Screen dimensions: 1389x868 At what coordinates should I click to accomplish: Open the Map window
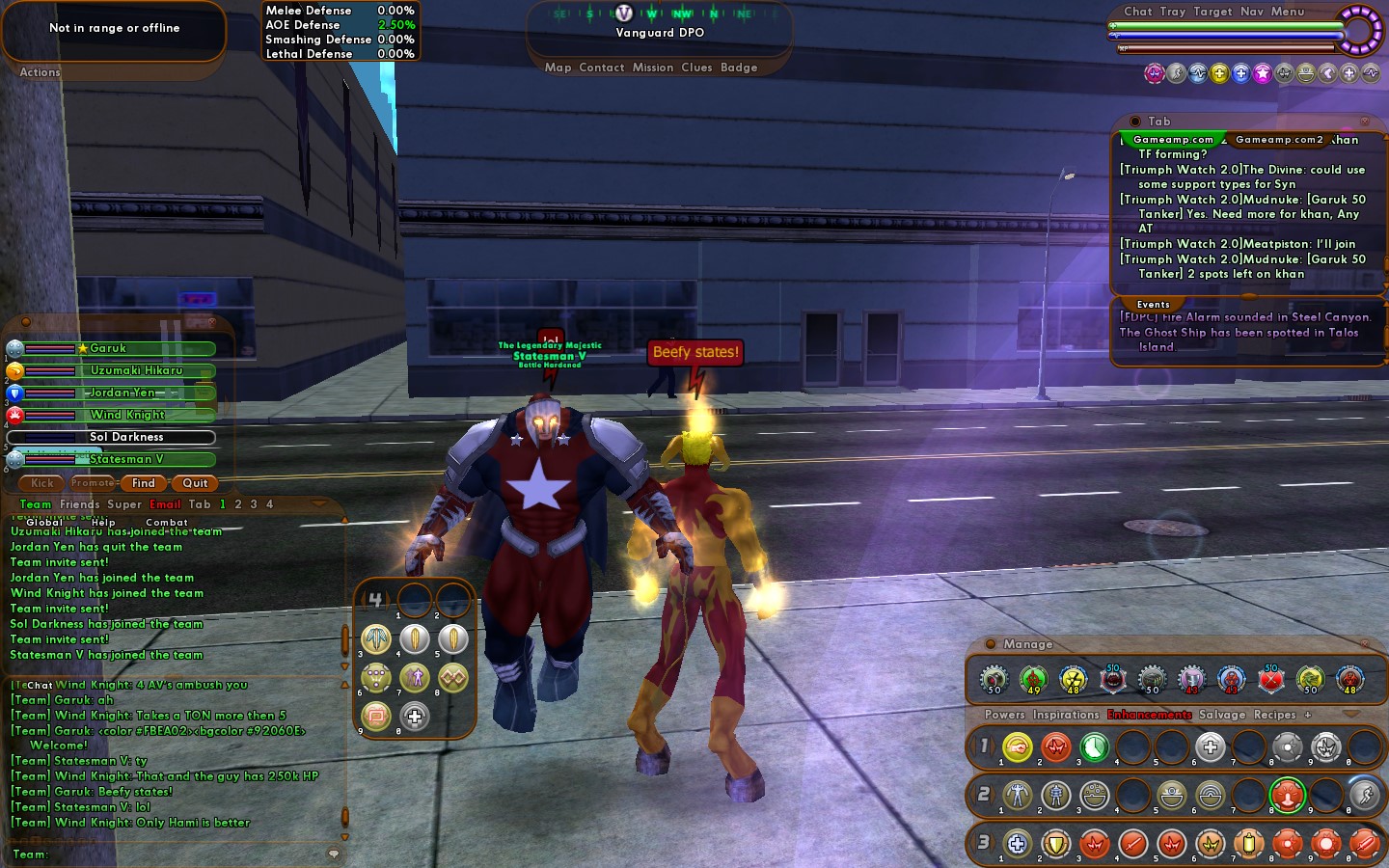(x=558, y=68)
